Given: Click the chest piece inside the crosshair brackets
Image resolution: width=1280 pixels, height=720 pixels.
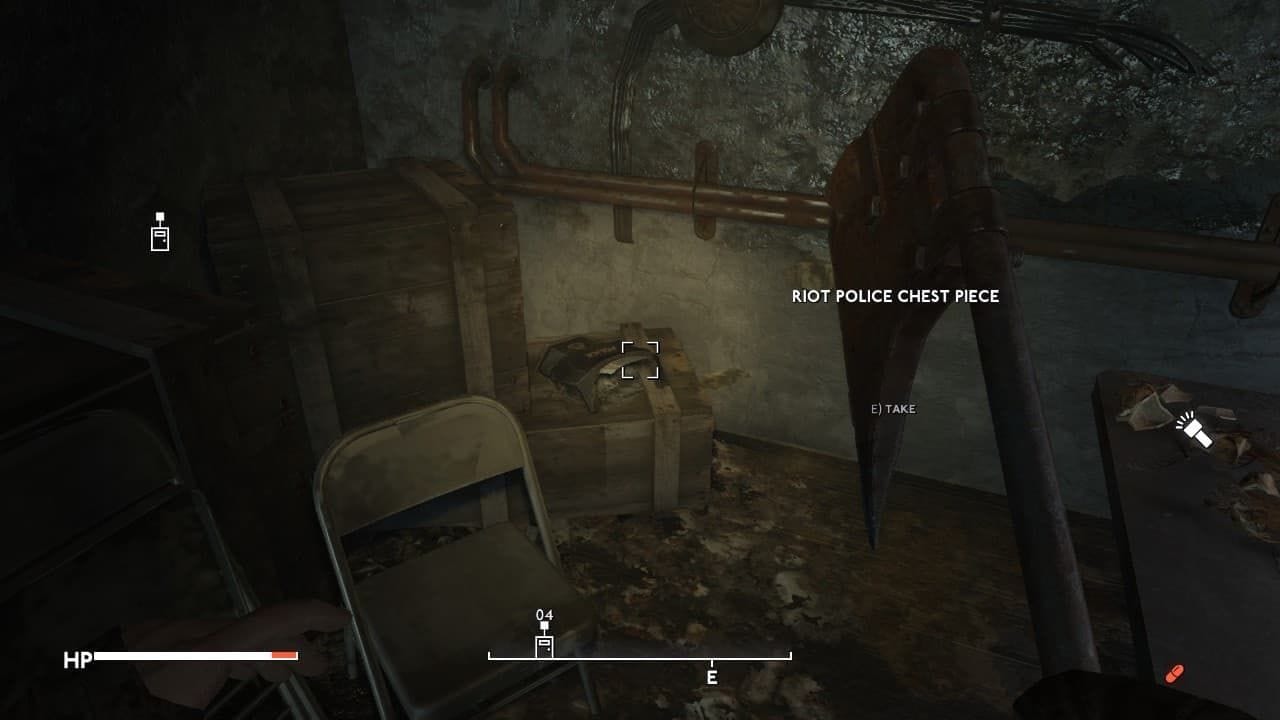Looking at the screenshot, I should (x=640, y=362).
